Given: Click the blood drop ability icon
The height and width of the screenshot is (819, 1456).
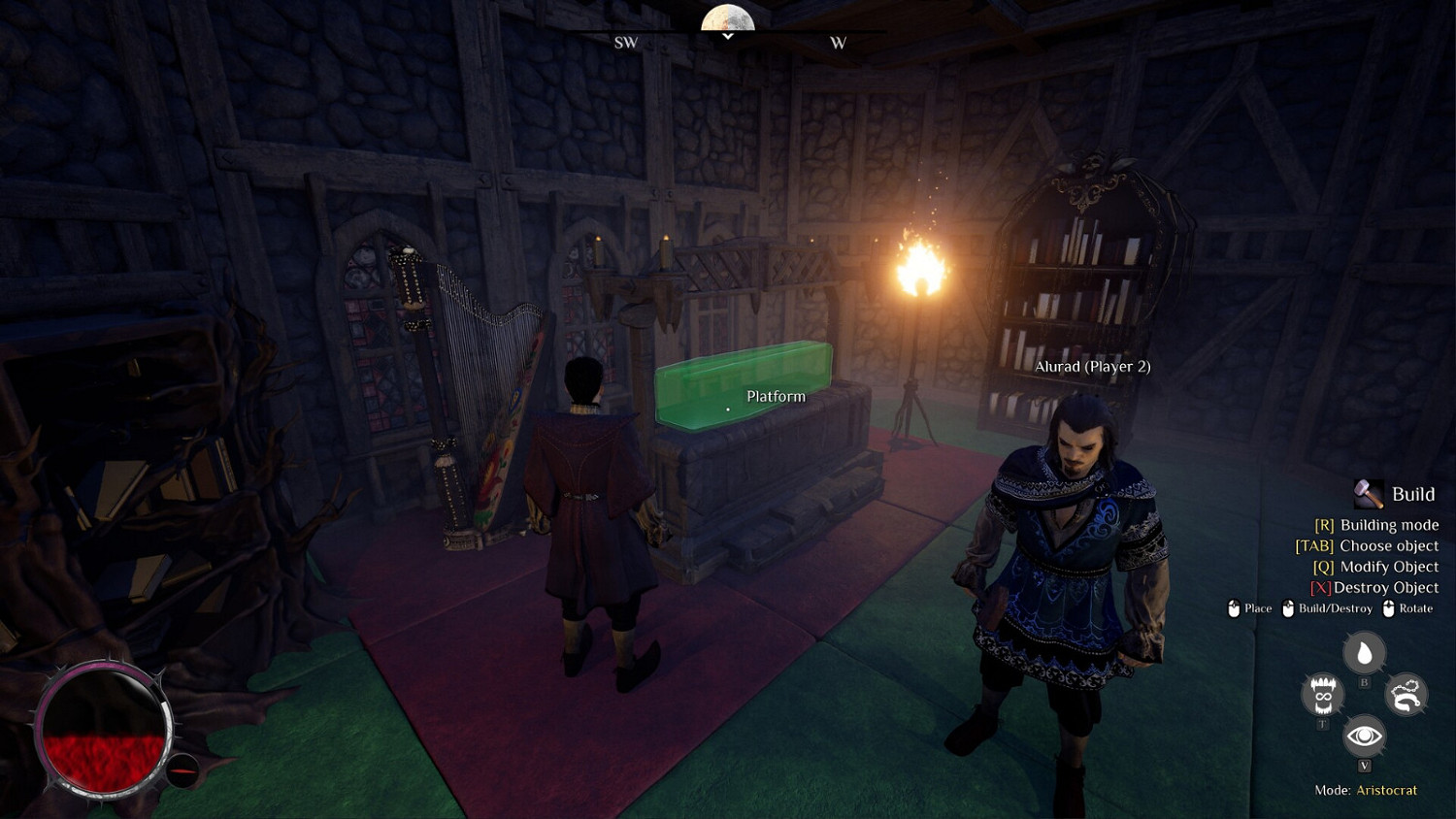Looking at the screenshot, I should [1363, 653].
